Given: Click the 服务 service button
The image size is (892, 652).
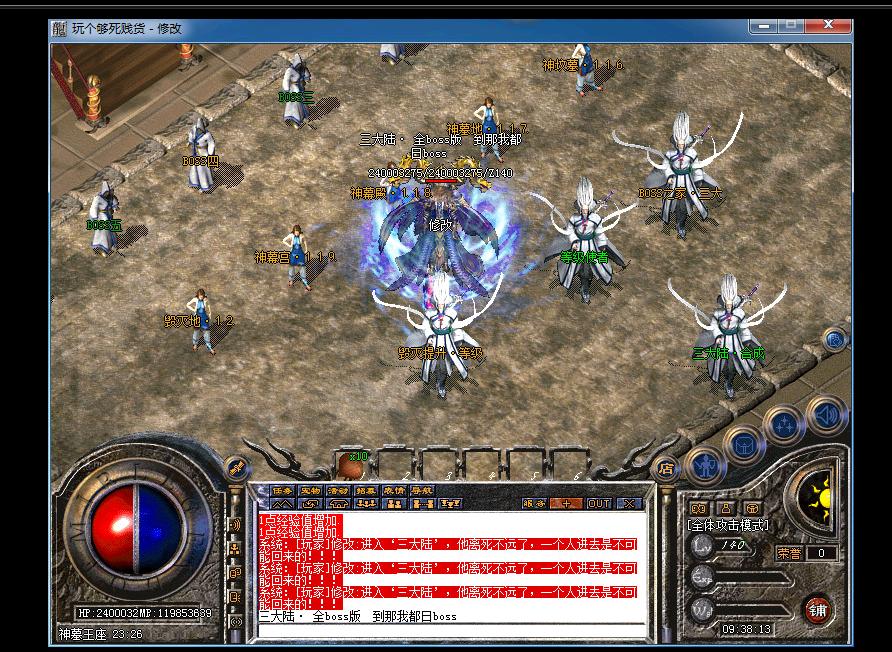Looking at the screenshot, I should (x=534, y=503).
